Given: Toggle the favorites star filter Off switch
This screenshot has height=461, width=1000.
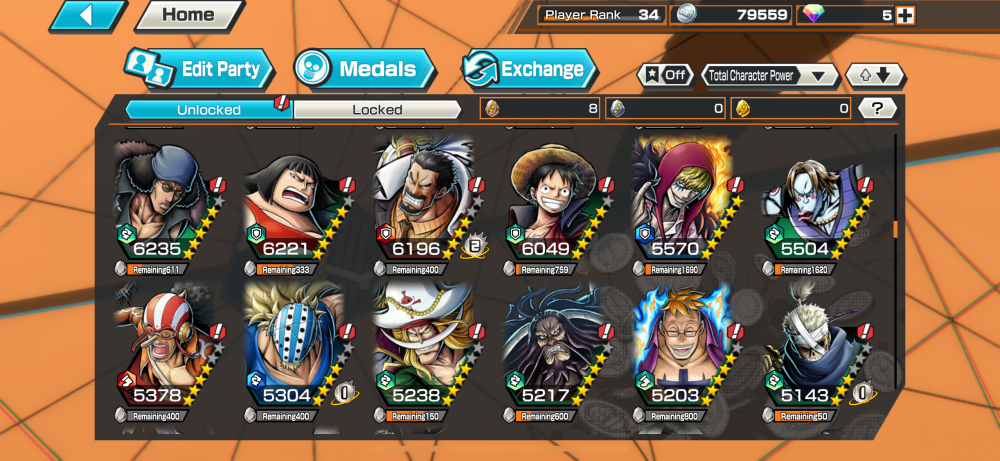Looking at the screenshot, I should (666, 75).
